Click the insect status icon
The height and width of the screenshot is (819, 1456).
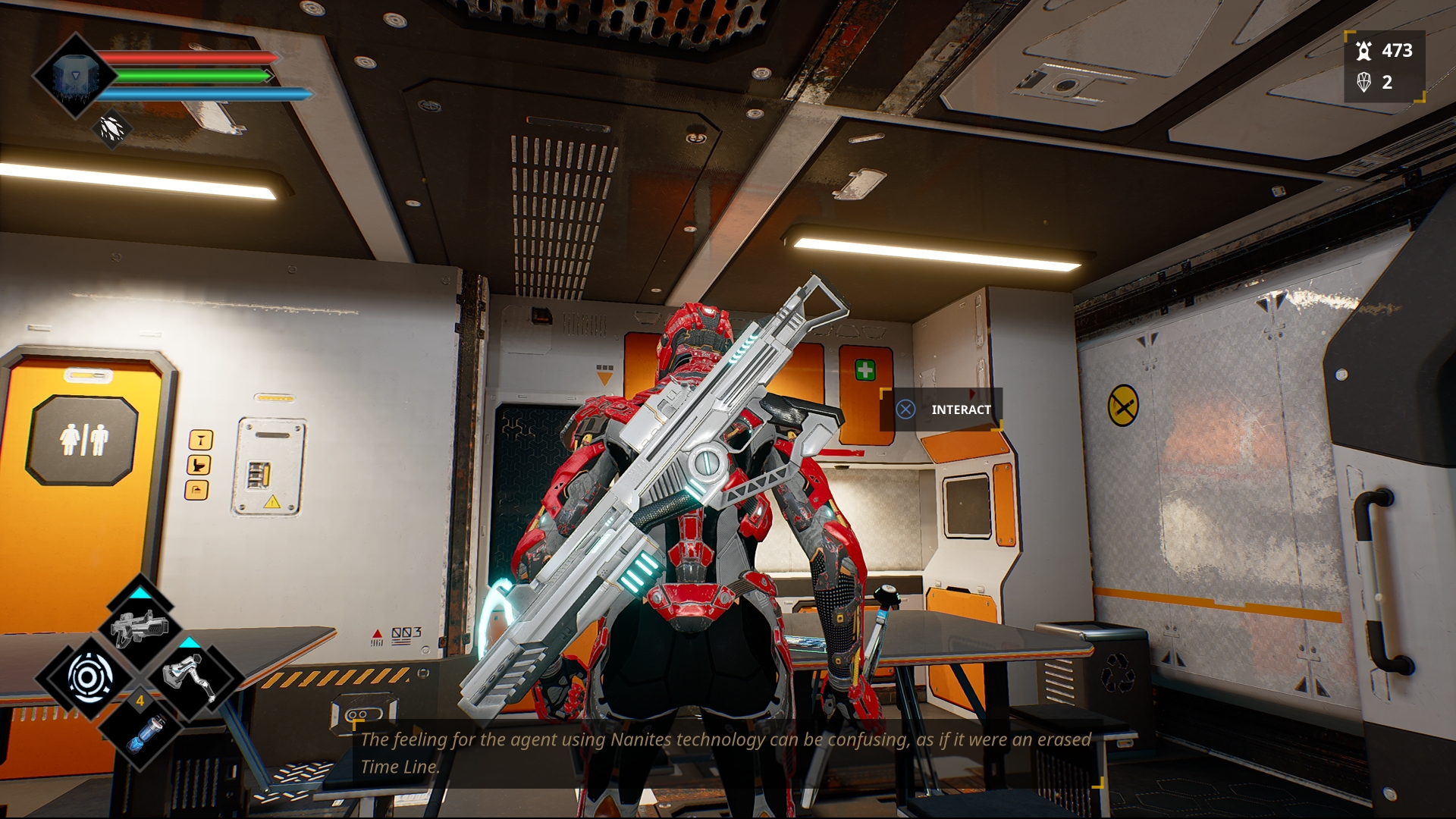[x=112, y=129]
